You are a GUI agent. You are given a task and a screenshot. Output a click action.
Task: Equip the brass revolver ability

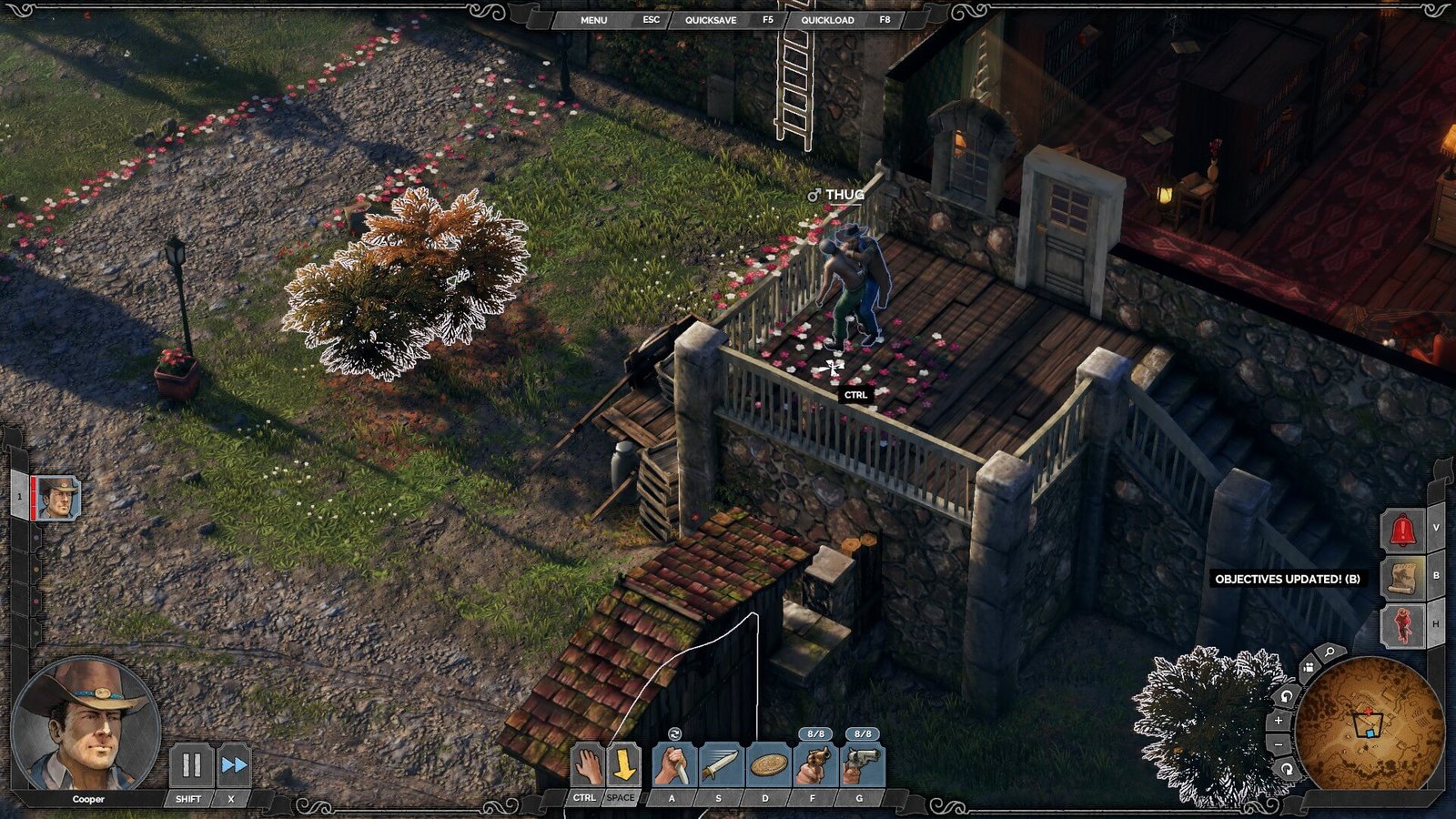click(814, 765)
